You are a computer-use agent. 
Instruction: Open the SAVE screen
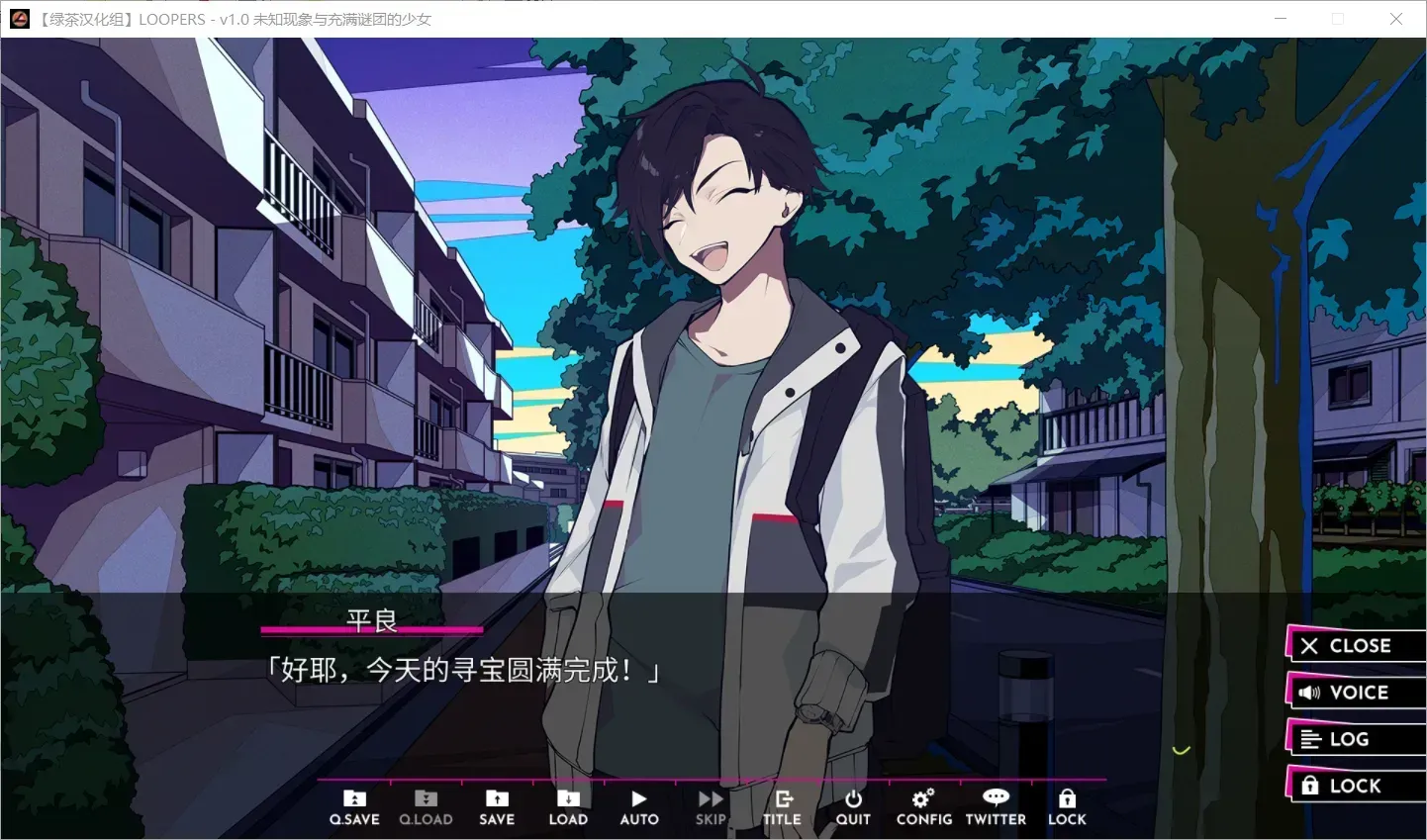click(x=497, y=804)
